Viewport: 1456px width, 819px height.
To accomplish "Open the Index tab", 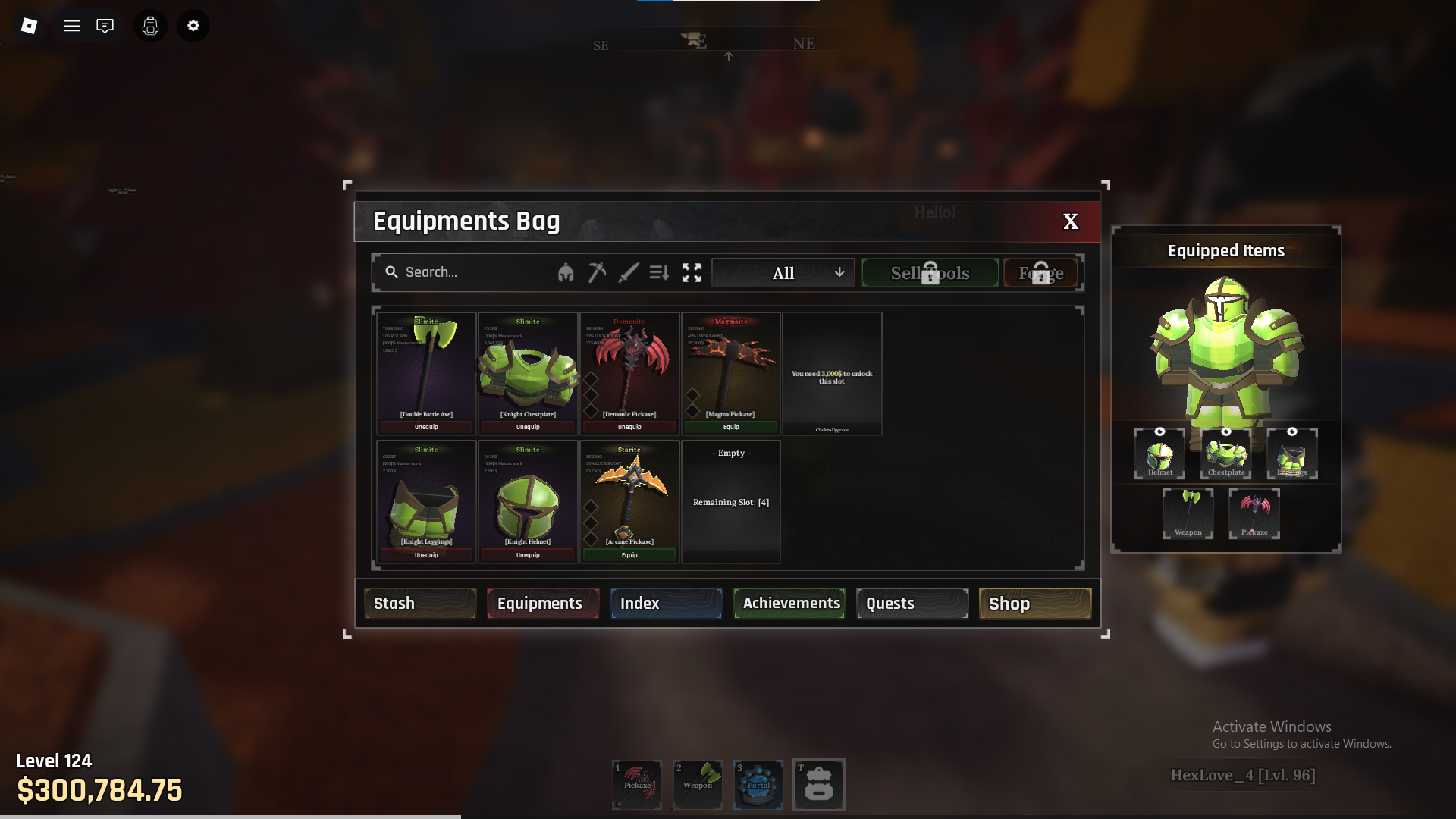I will click(666, 604).
